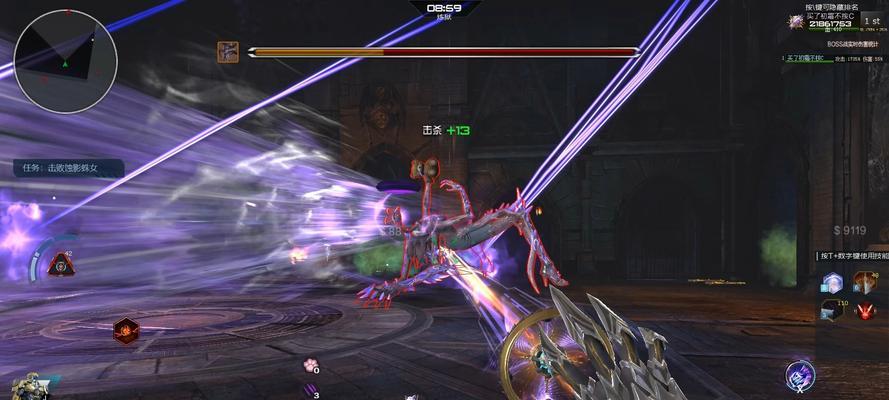Select the player character portrait

(26, 387)
